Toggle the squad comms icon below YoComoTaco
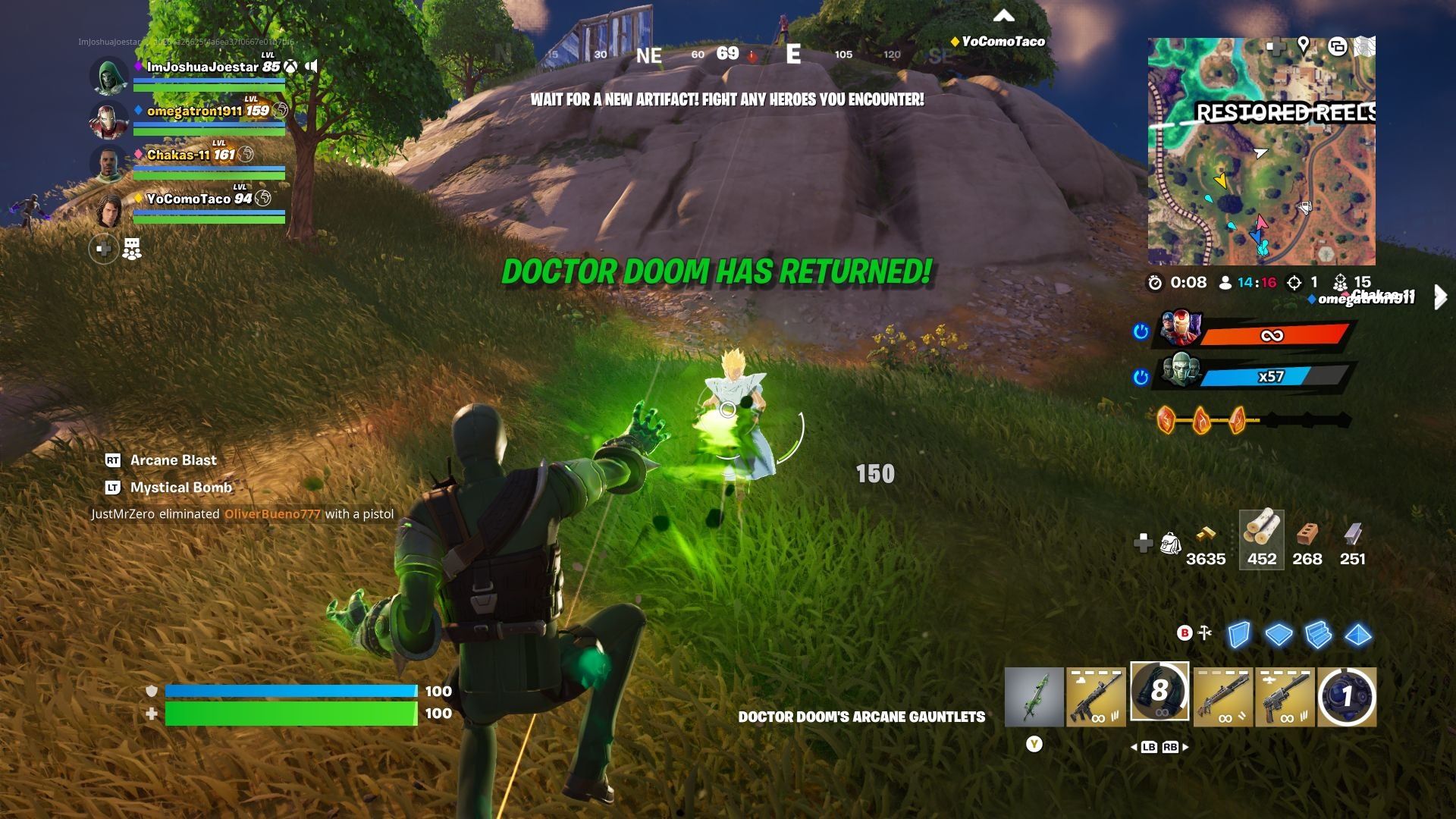 click(132, 248)
